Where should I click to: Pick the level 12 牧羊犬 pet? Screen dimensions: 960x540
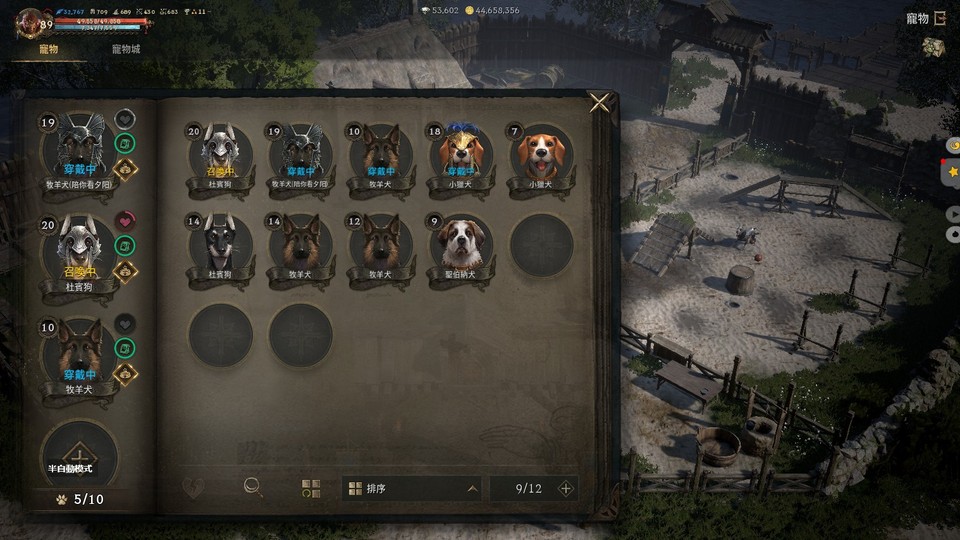(381, 245)
